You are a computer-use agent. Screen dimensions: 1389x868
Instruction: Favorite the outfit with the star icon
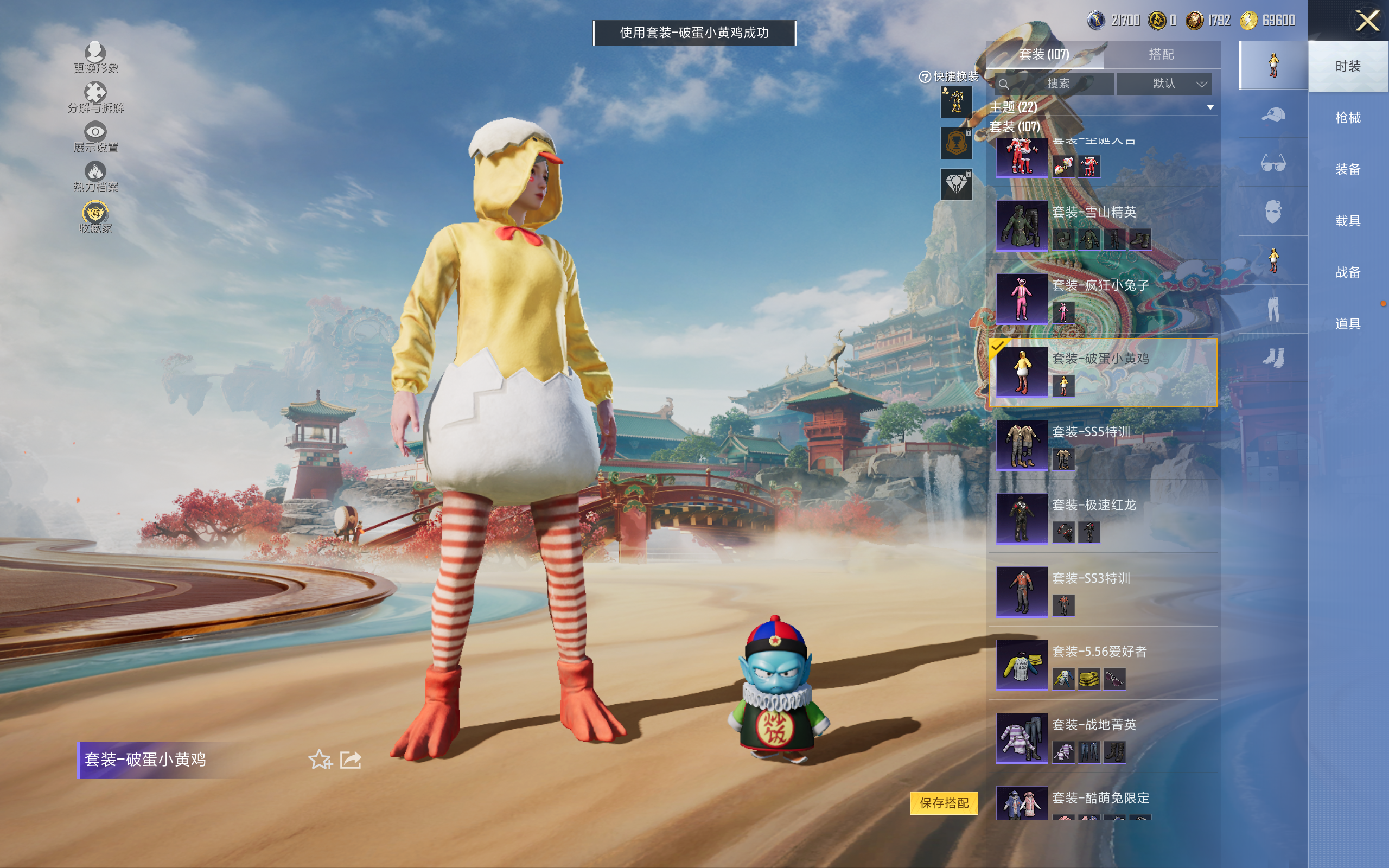(320, 759)
